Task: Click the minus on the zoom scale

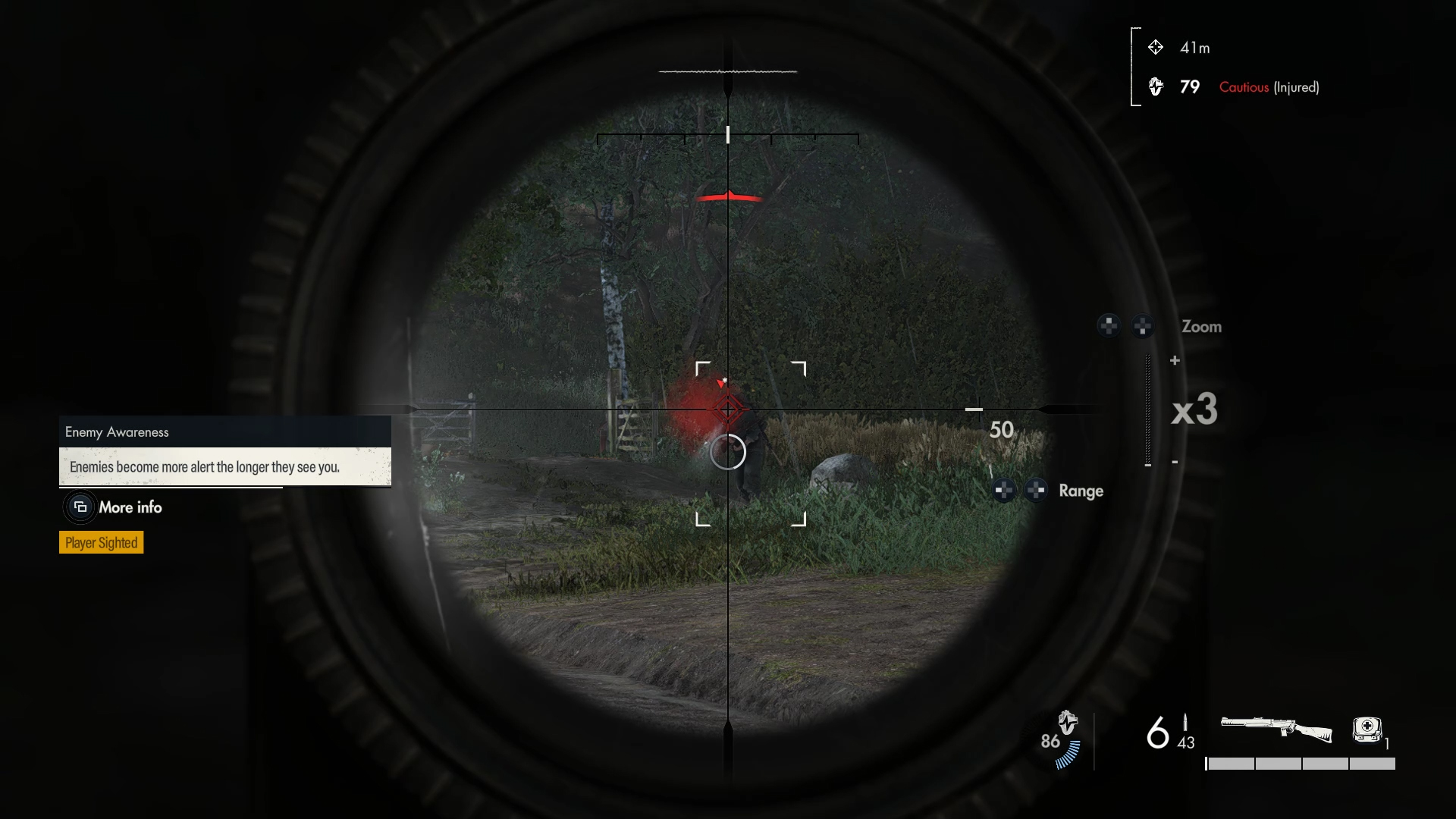Action: (x=1175, y=462)
